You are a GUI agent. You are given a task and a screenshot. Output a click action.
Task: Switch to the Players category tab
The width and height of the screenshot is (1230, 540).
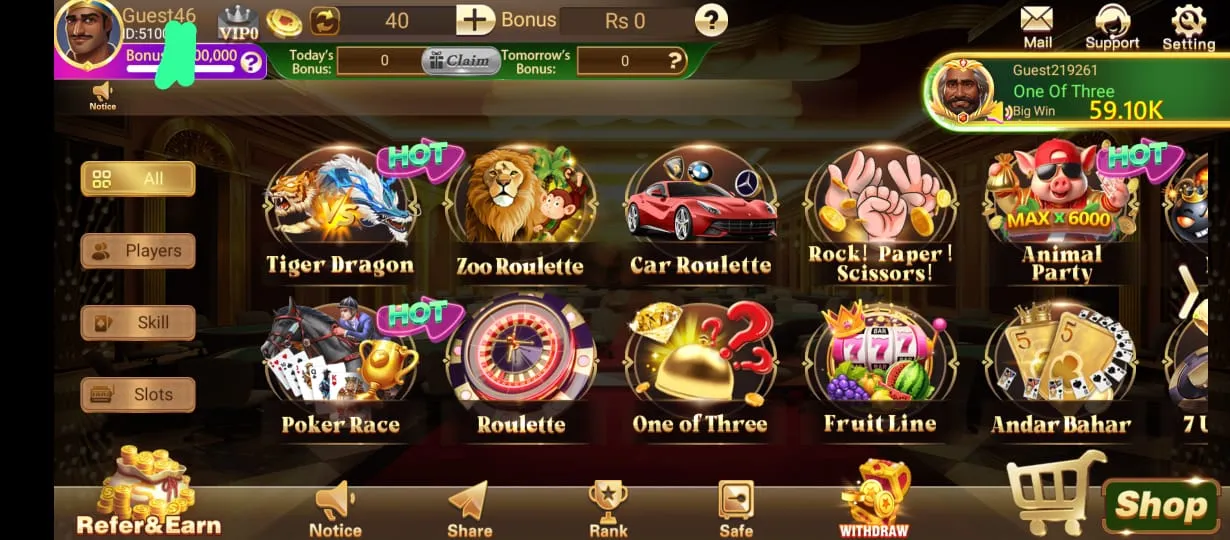point(138,251)
